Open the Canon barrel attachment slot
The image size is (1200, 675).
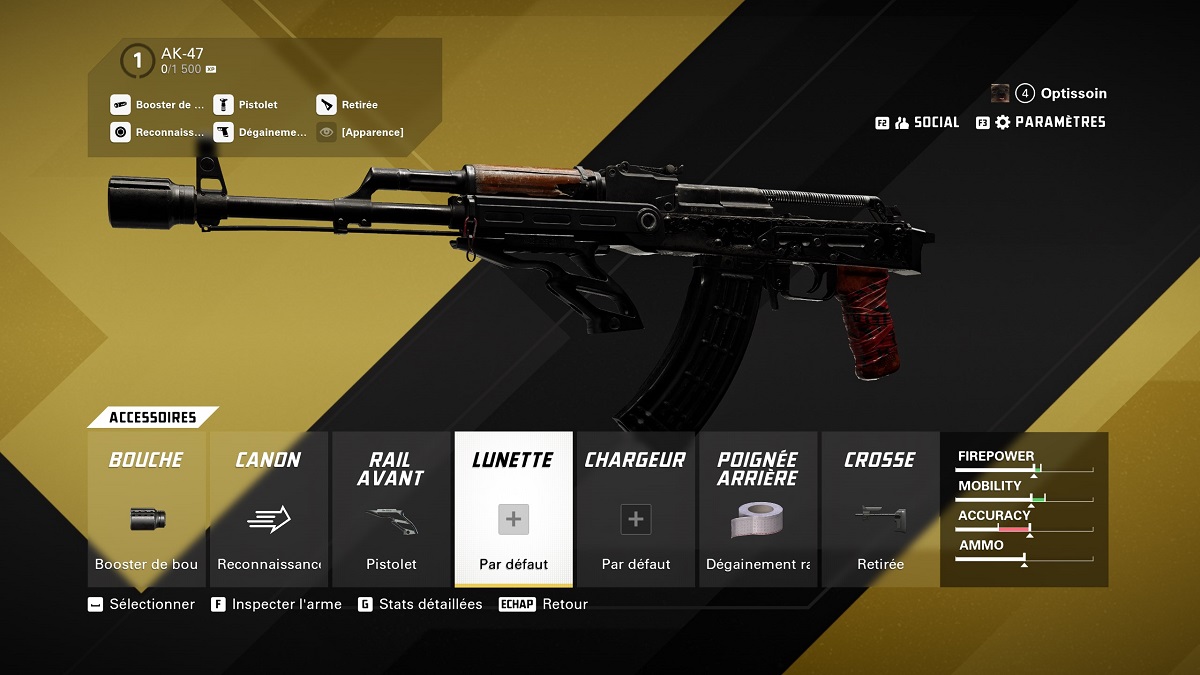(268, 509)
